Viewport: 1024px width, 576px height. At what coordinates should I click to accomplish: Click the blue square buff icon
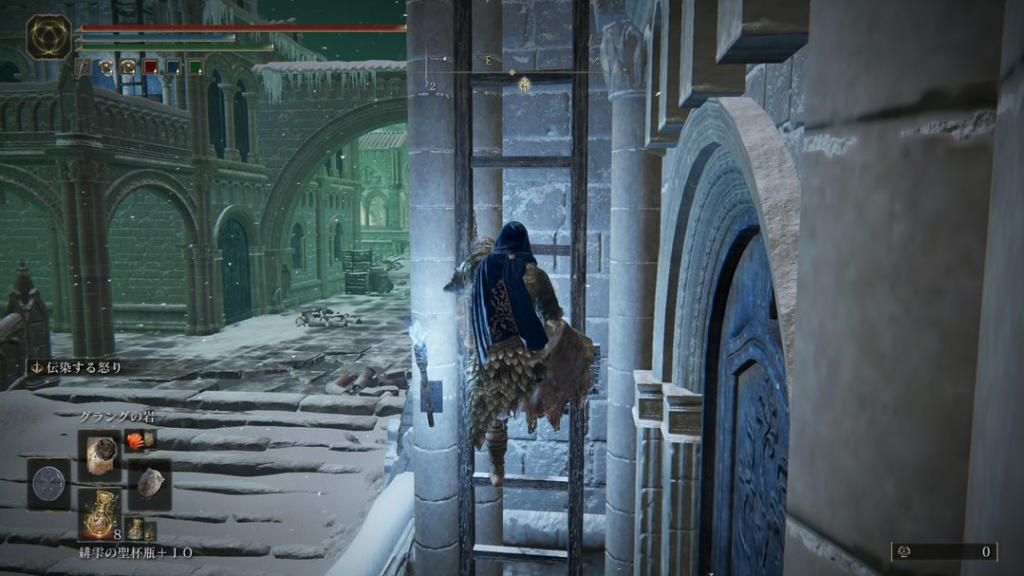point(173,67)
